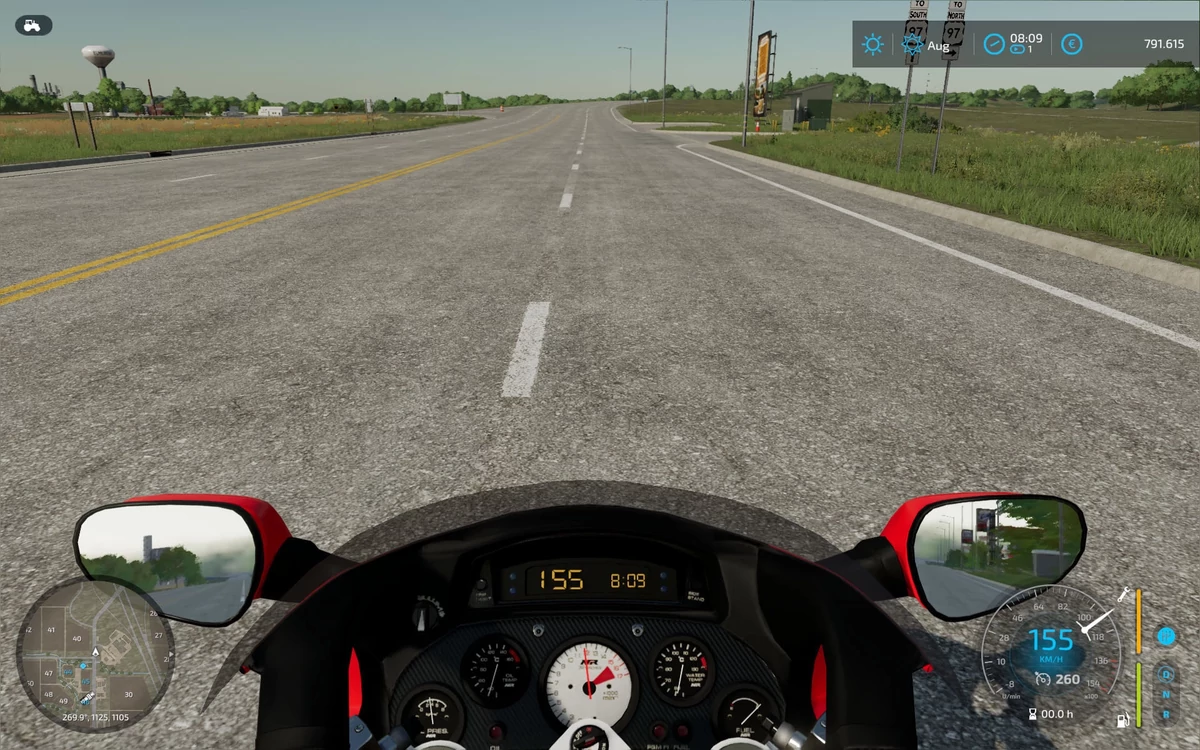Image resolution: width=1200 pixels, height=750 pixels.
Task: Select the N neutral gear indicator
Action: coord(1166,693)
